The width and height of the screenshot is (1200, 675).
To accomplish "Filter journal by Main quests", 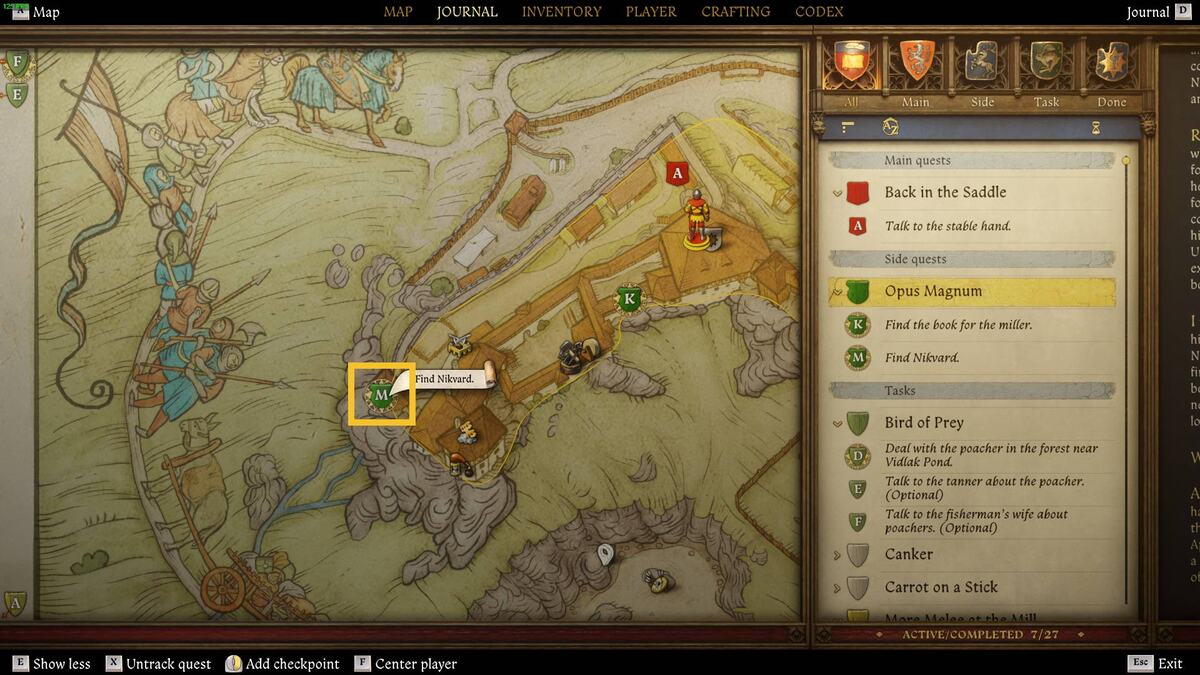I will (916, 66).
